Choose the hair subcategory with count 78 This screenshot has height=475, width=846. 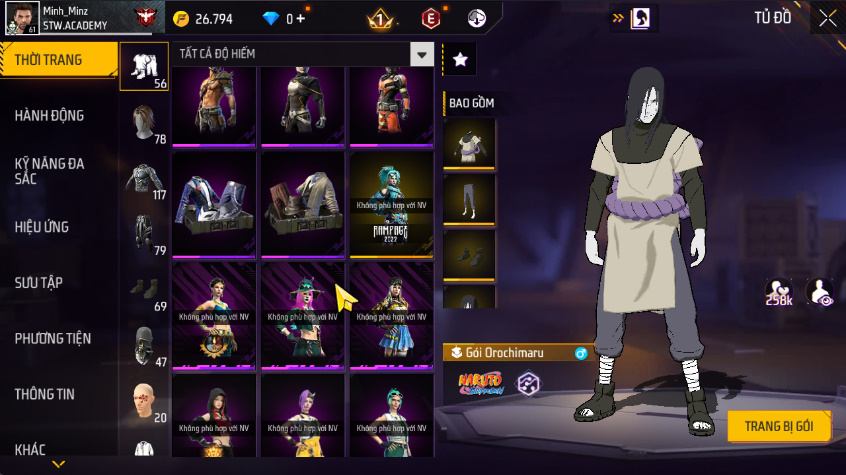point(144,124)
